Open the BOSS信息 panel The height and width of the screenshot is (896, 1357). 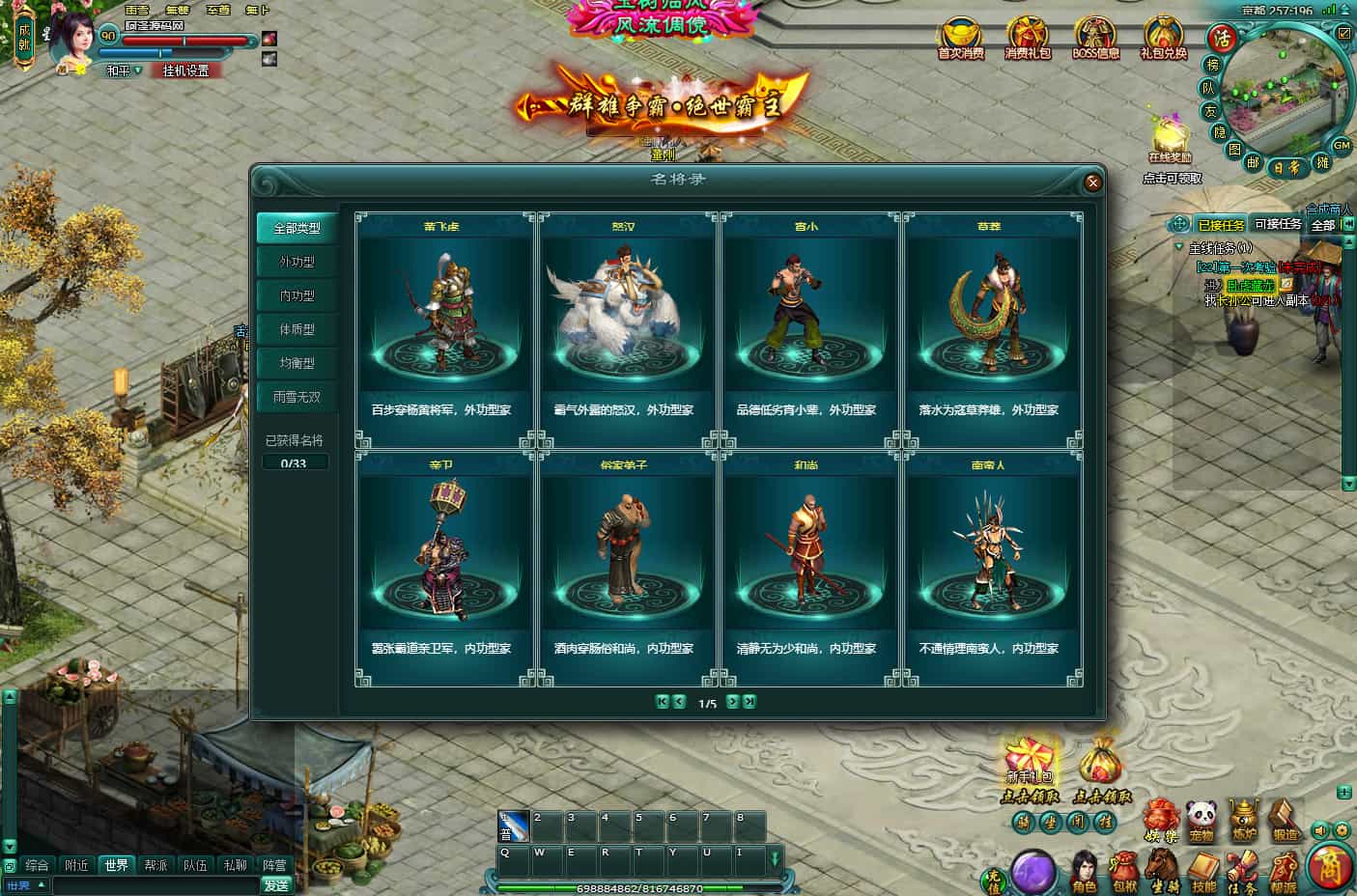click(x=1095, y=39)
